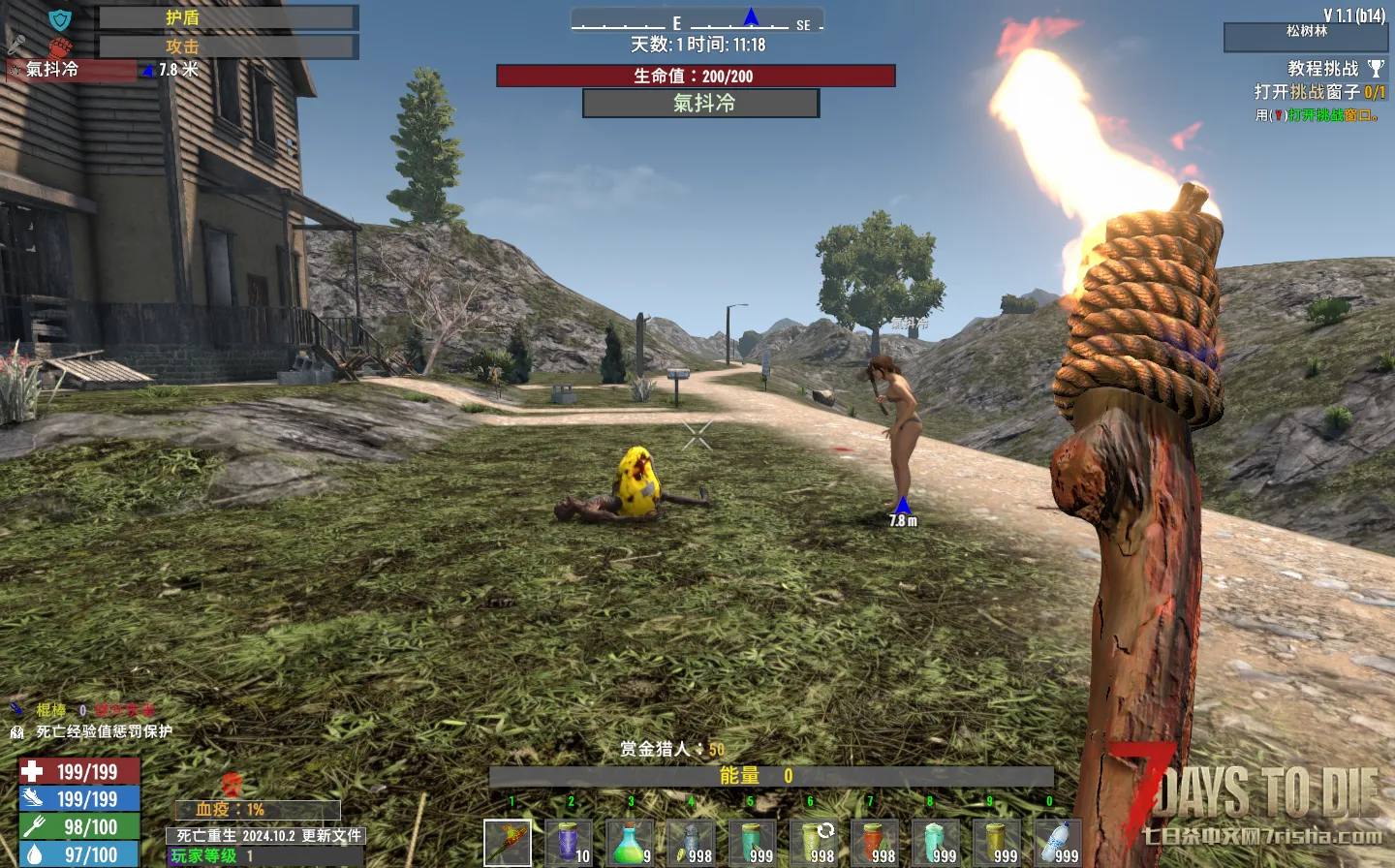This screenshot has height=868, width=1395.
Task: Select the grey jar in hotbar slot 4
Action: [691, 843]
